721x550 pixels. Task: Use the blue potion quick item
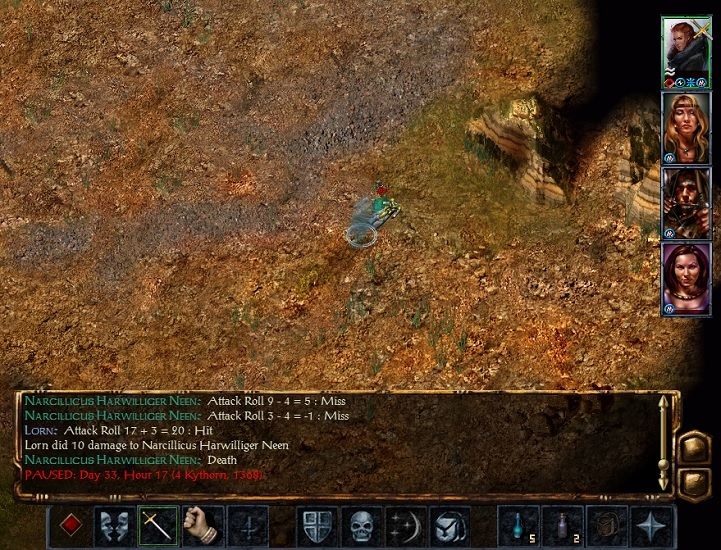pyautogui.click(x=518, y=524)
